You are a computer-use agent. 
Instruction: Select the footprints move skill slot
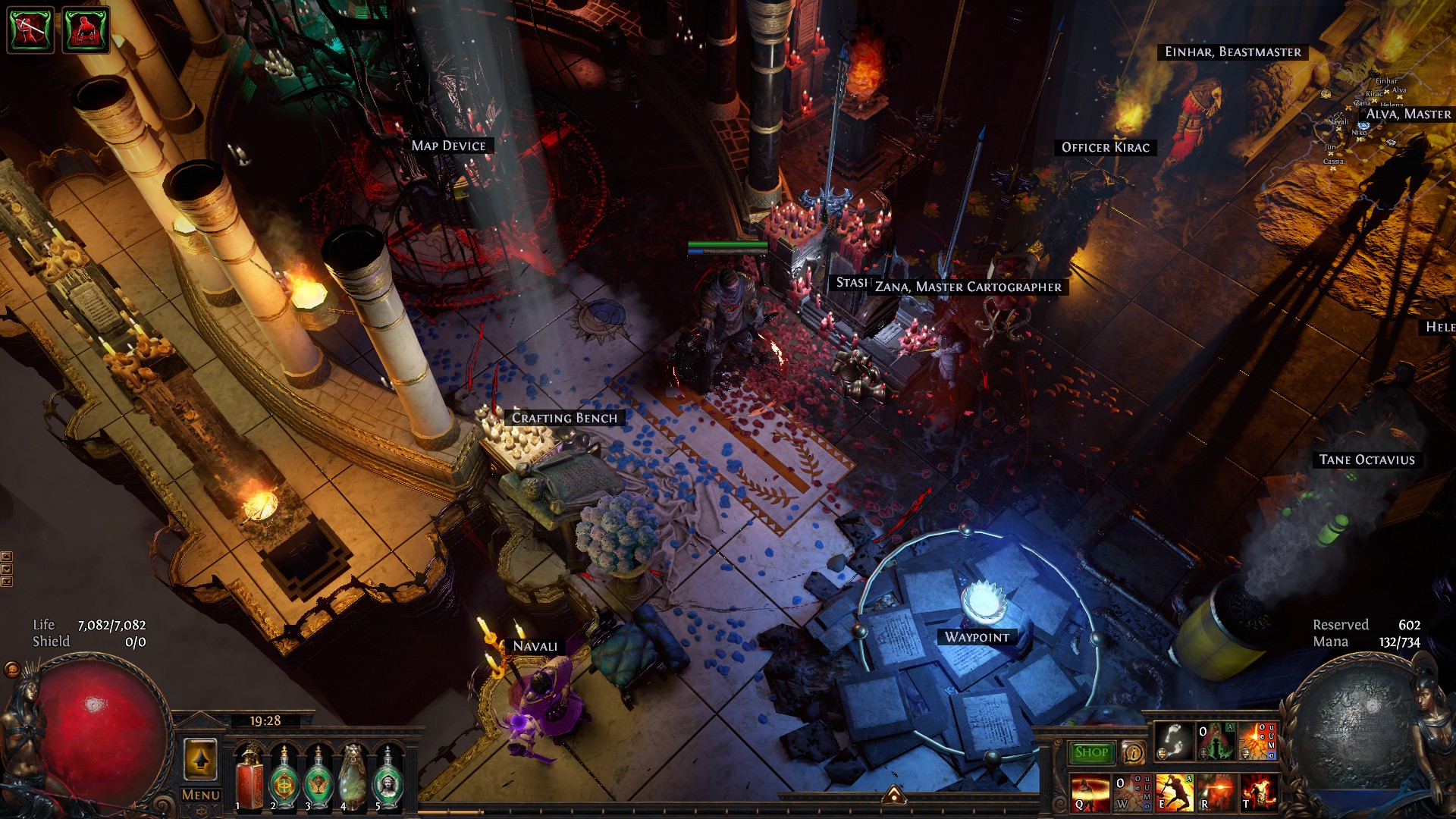(1175, 742)
